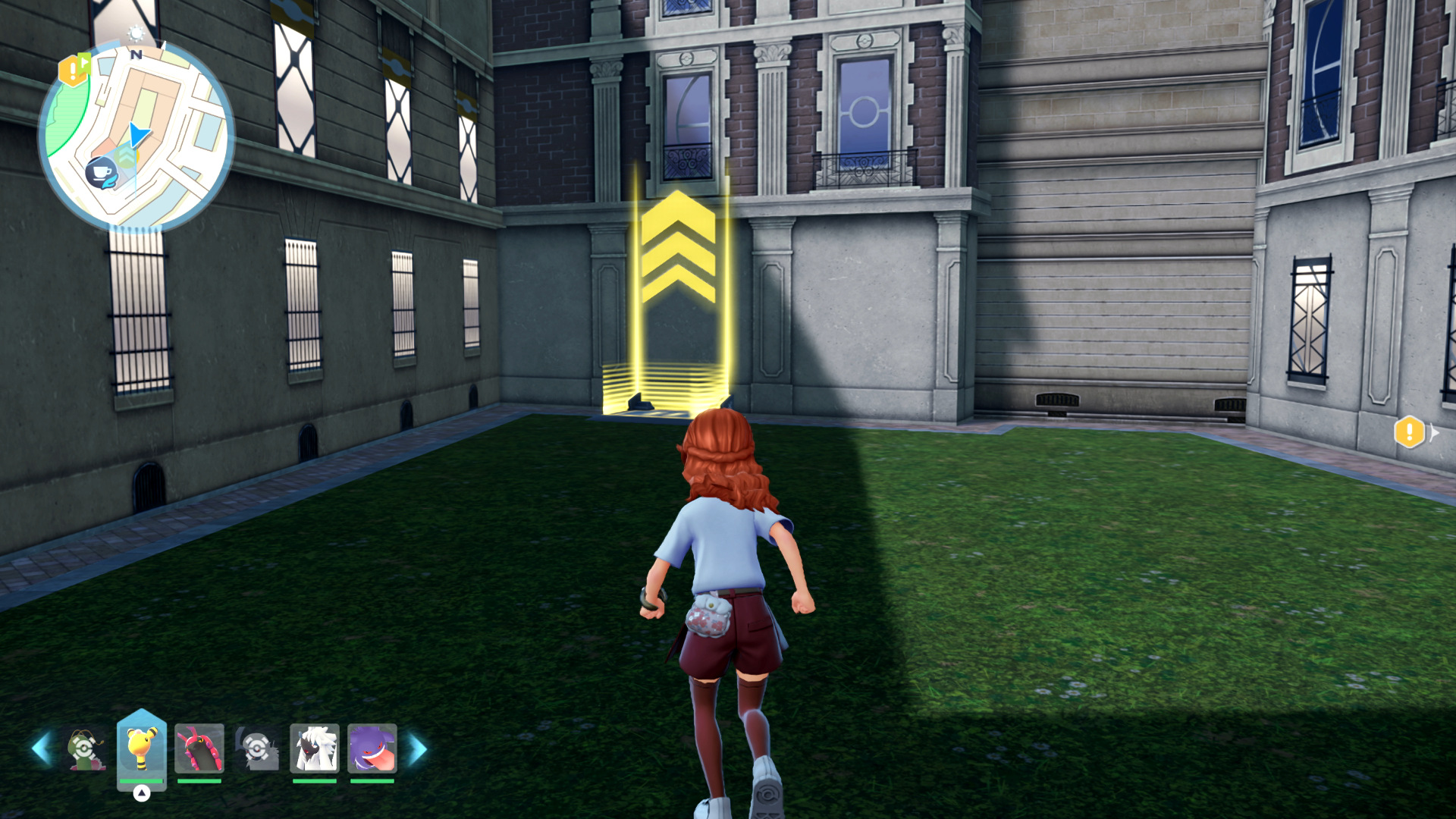The height and width of the screenshot is (819, 1456).
Task: Select the café cup marker on the minimap
Action: [x=100, y=172]
